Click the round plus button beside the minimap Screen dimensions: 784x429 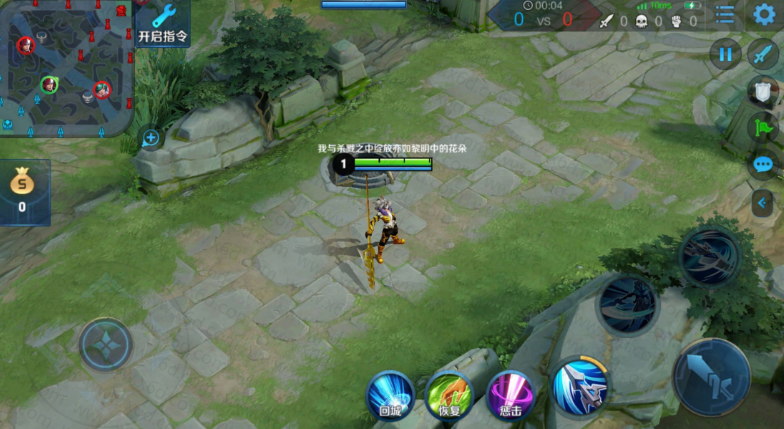151,138
